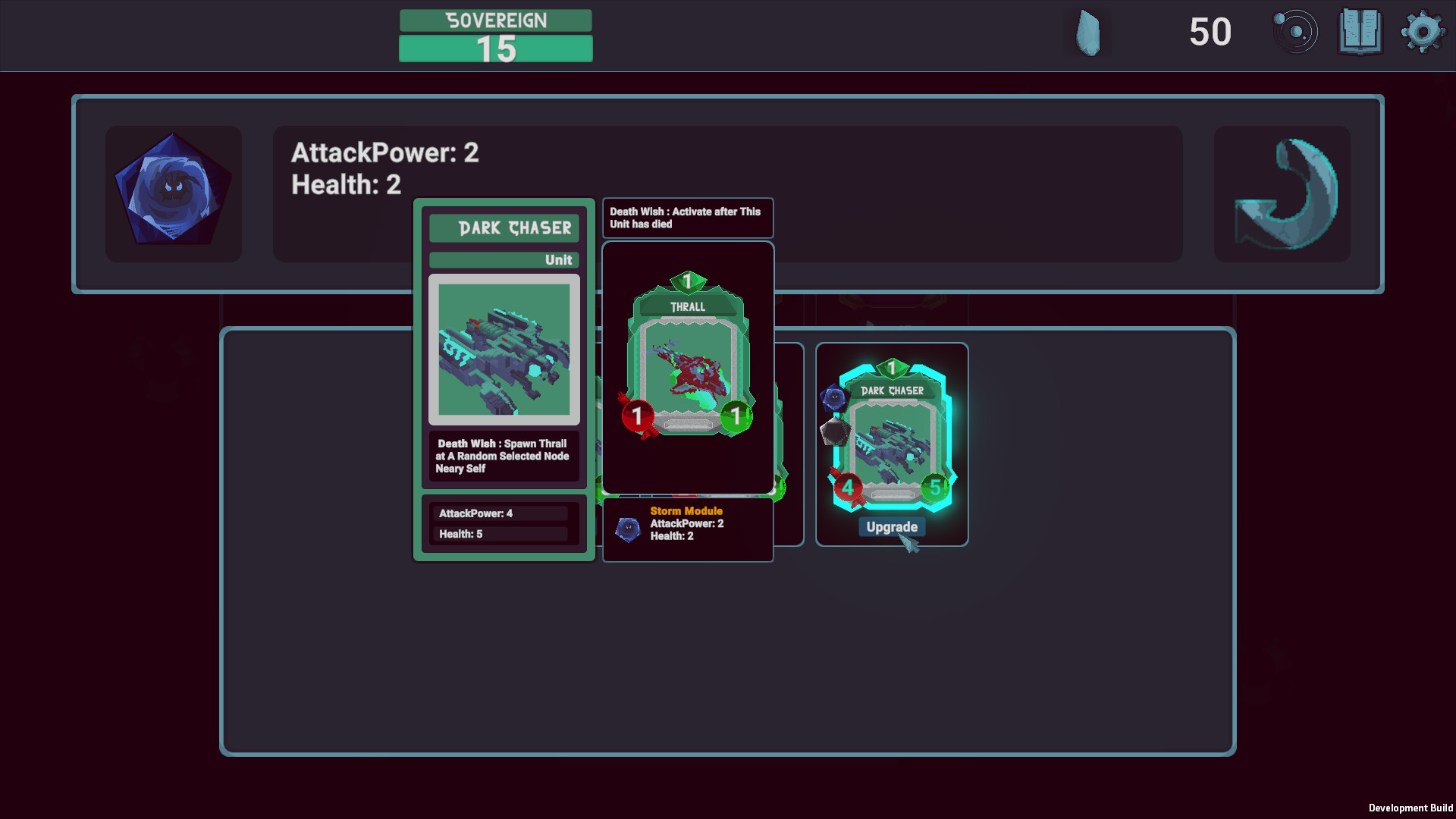
Task: Click the blue Storm Module hexagon on the tooltip
Action: click(628, 529)
